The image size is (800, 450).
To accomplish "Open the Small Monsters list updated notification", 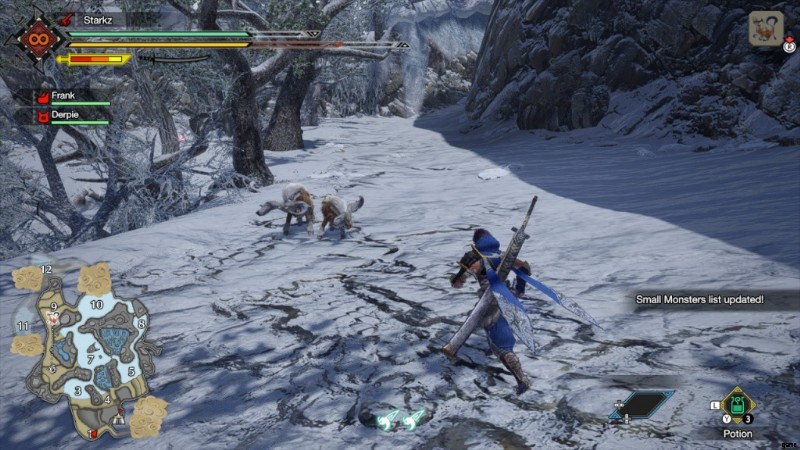I will (700, 299).
